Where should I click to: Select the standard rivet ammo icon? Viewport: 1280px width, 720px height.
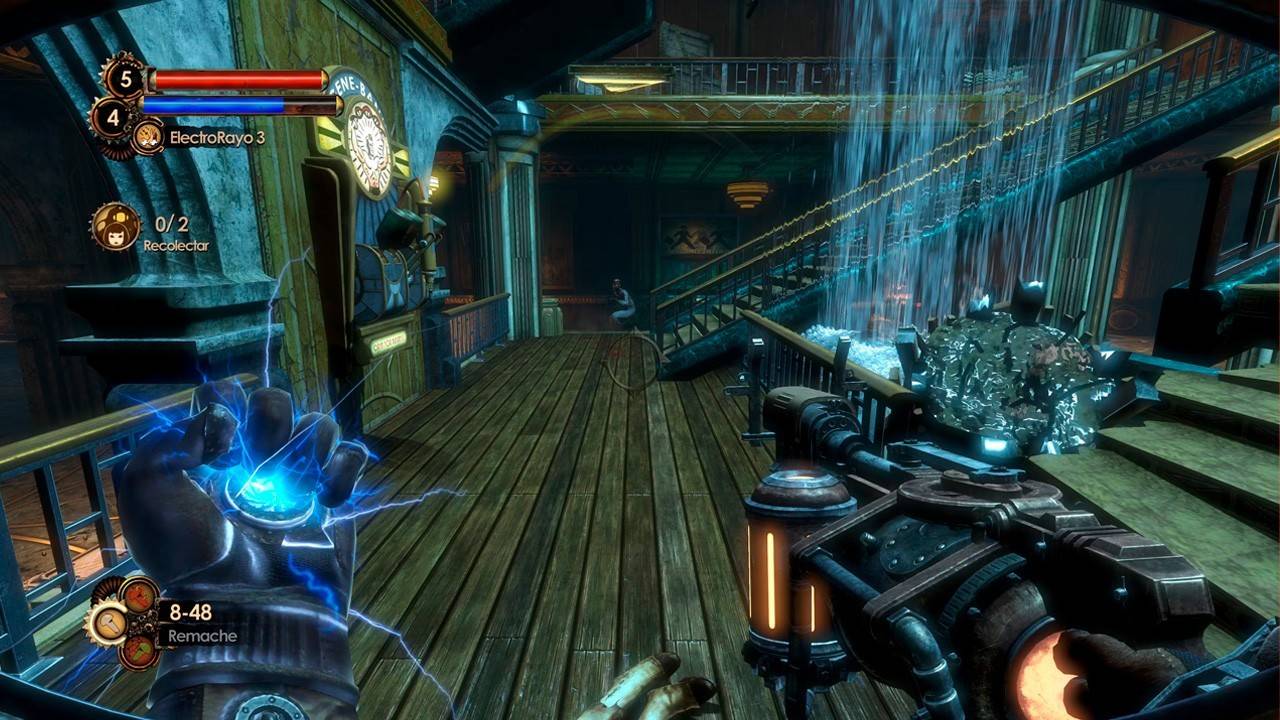[x=110, y=625]
